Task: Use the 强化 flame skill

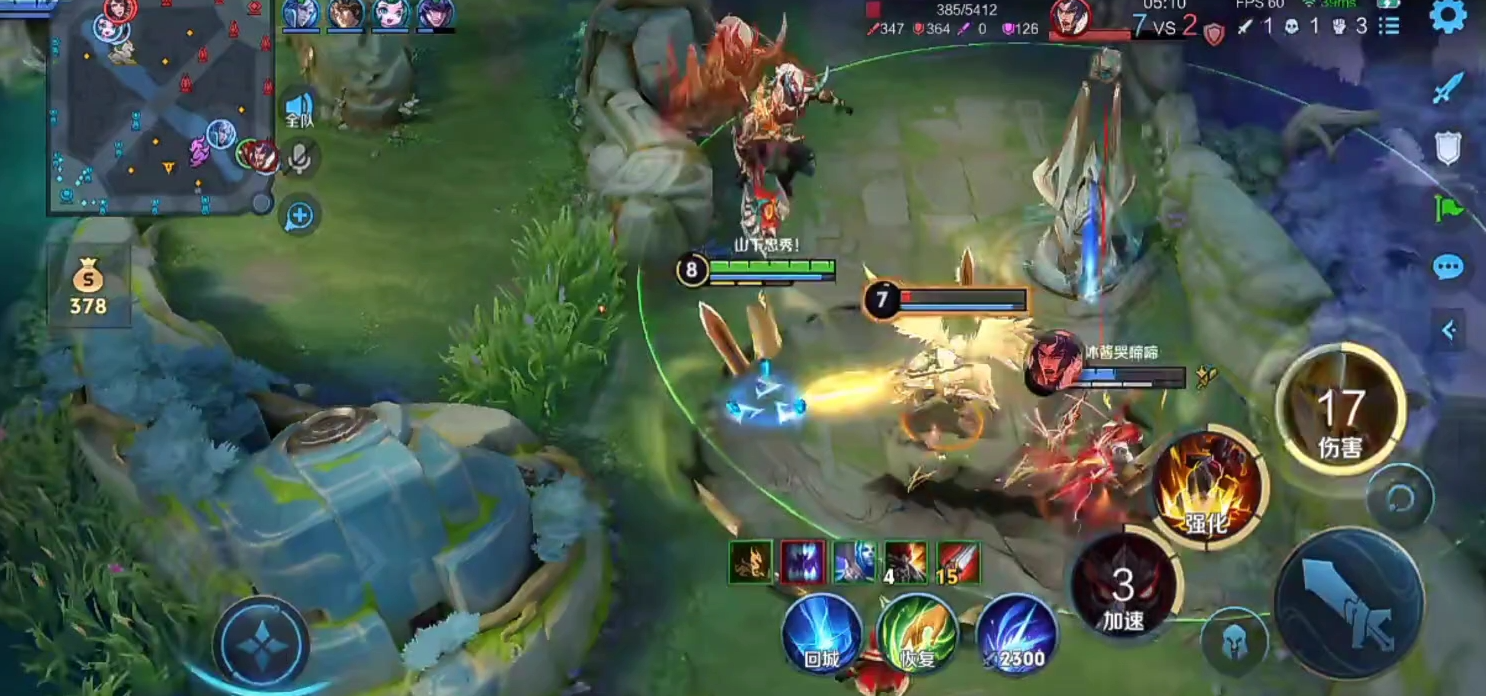Action: tap(1208, 487)
